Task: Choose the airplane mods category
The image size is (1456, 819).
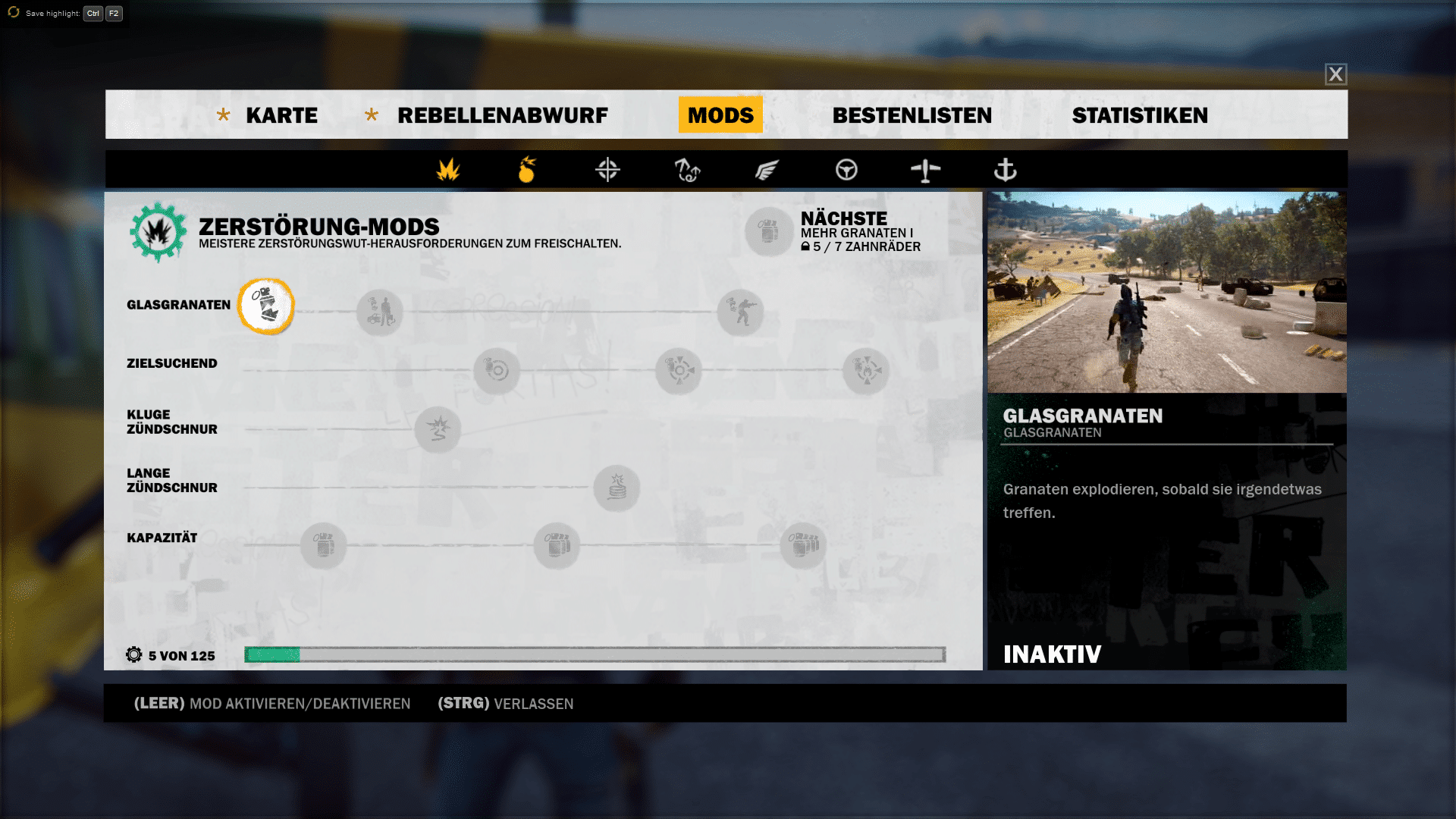Action: 925,170
